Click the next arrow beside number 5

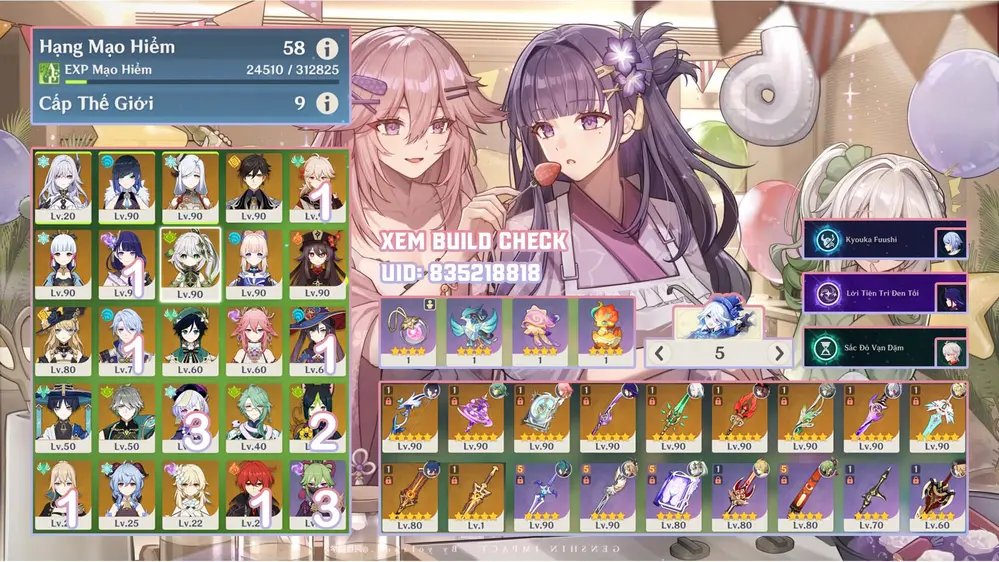(779, 354)
